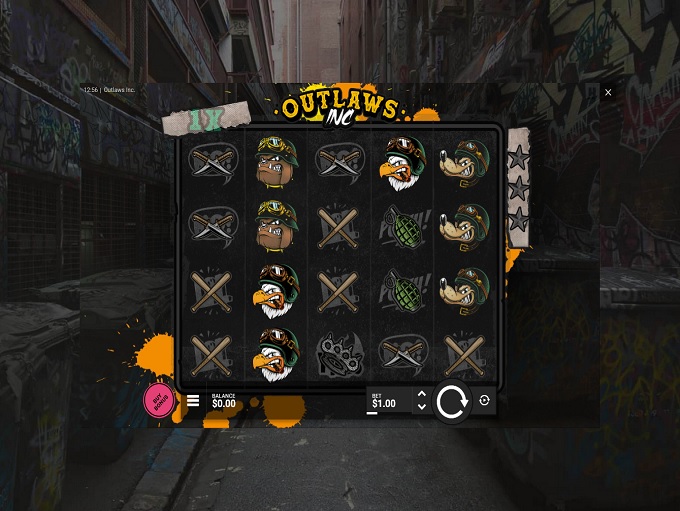The width and height of the screenshot is (680, 511).
Task: Increase the bet with the up arrow
Action: coord(421,395)
